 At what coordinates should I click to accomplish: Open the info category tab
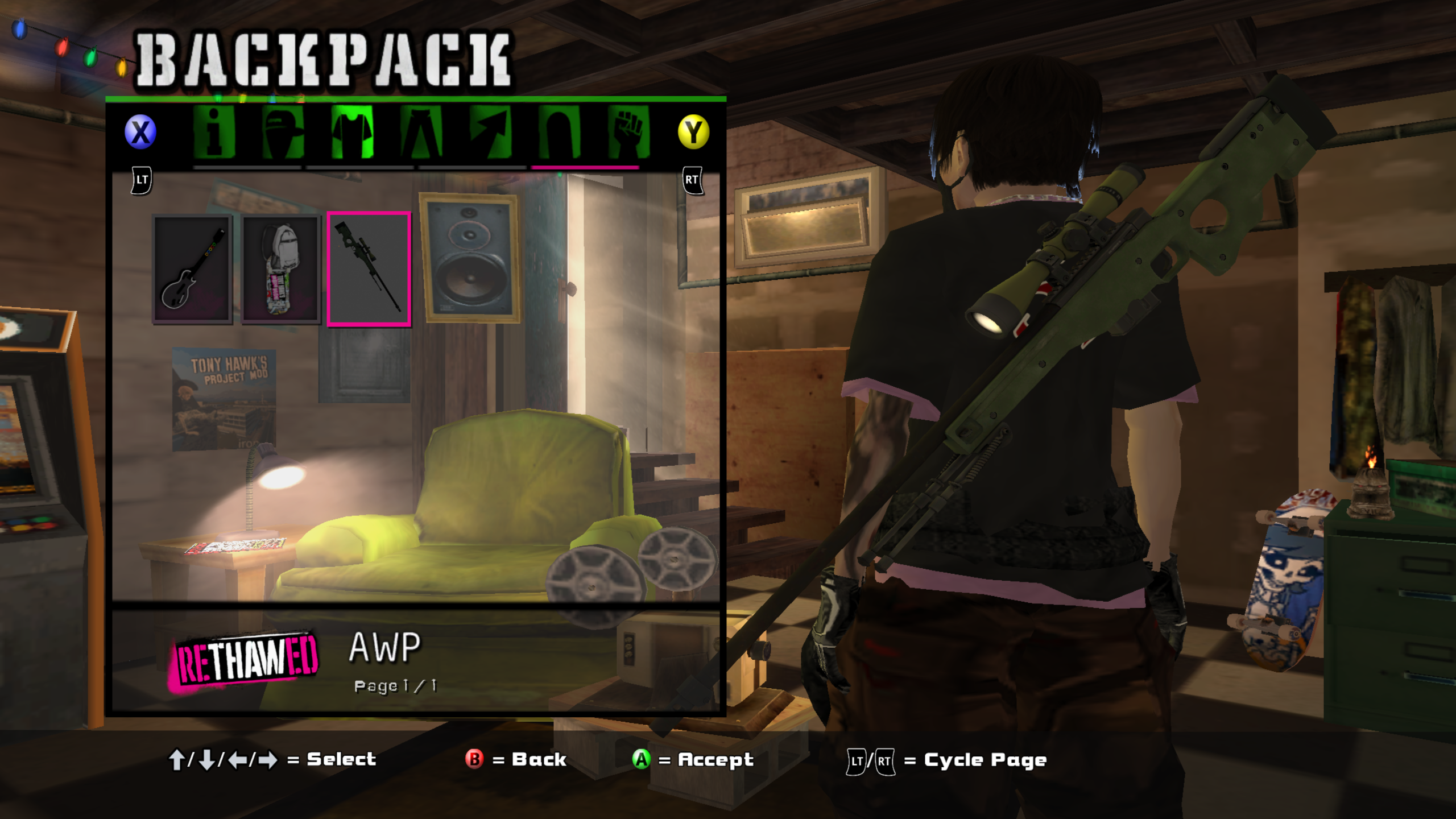(214, 132)
